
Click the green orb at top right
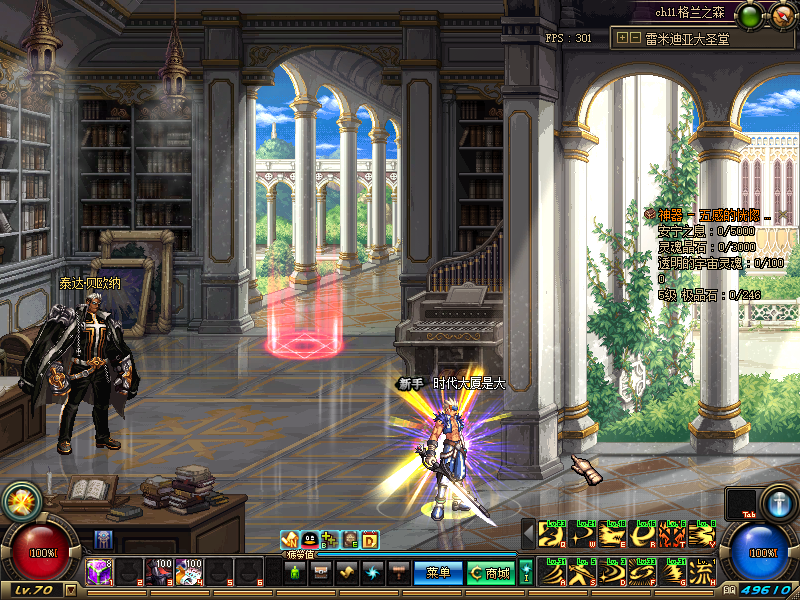[x=750, y=13]
